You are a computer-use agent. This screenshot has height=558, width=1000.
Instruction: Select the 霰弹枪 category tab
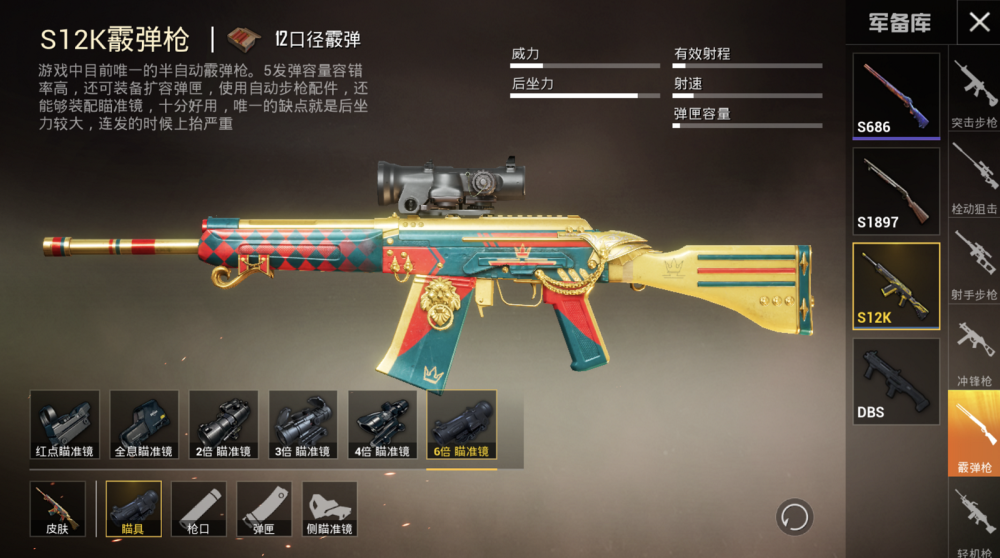(974, 435)
